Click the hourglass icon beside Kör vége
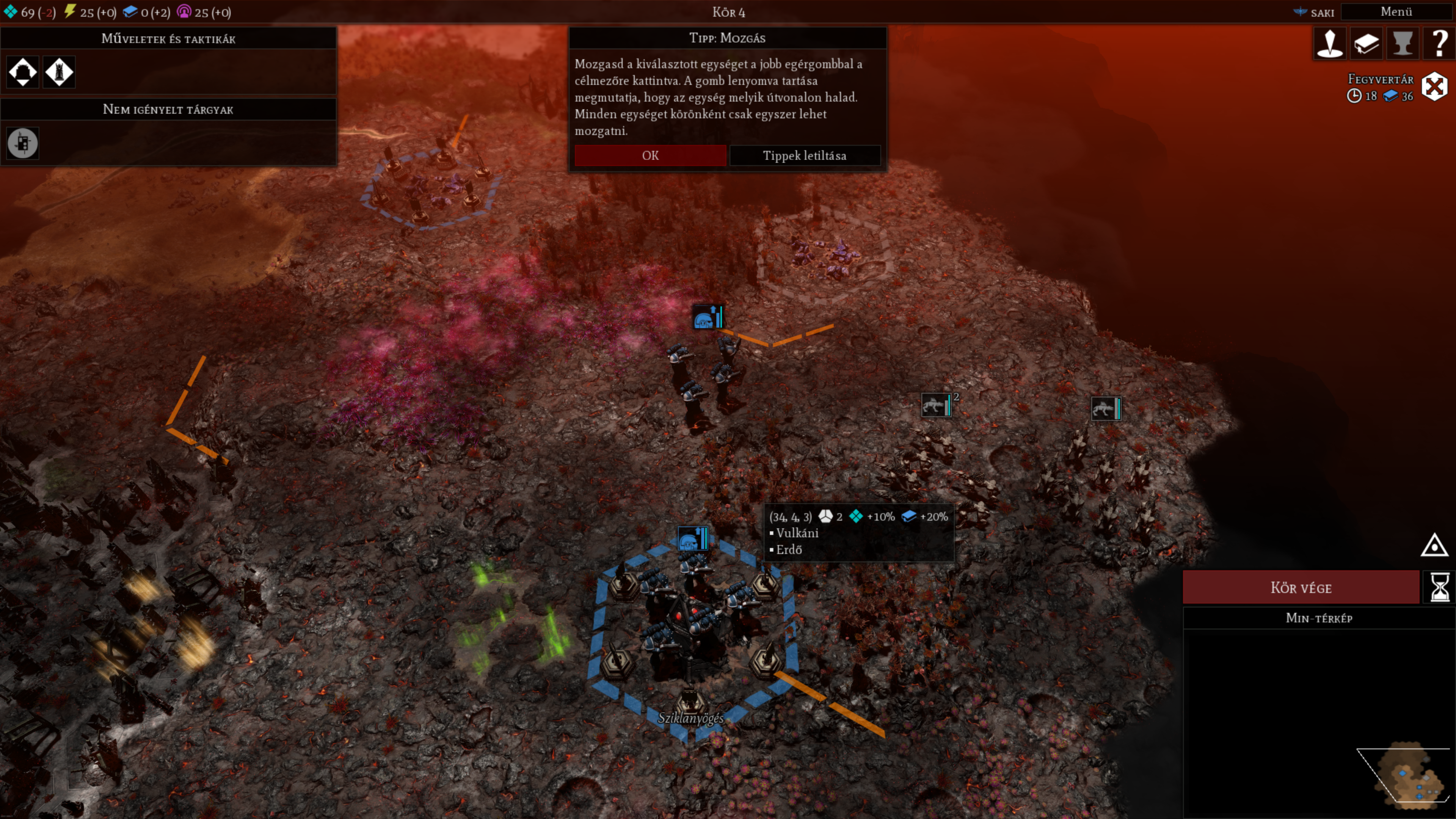The width and height of the screenshot is (1456, 819). pyautogui.click(x=1439, y=587)
